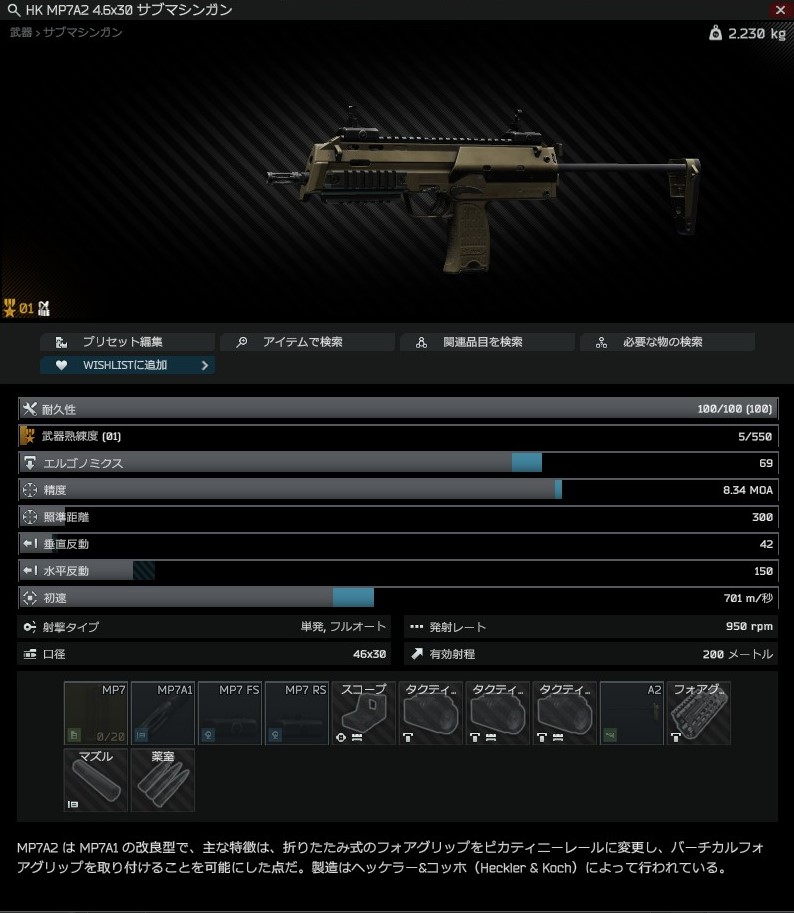Close the MP7A2 inspection window
The image size is (794, 913).
click(781, 10)
